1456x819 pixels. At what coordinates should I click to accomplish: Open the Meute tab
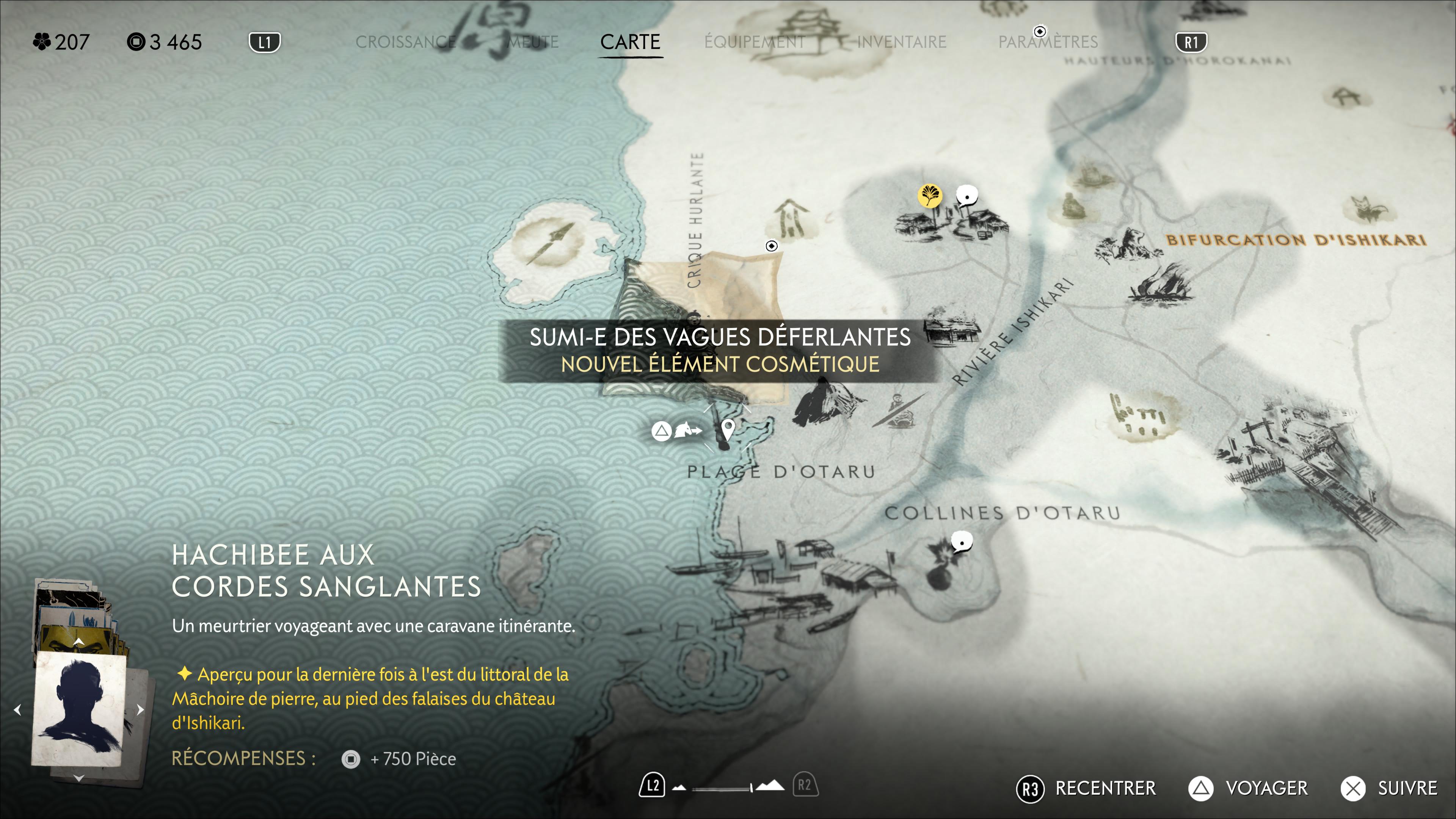point(532,42)
